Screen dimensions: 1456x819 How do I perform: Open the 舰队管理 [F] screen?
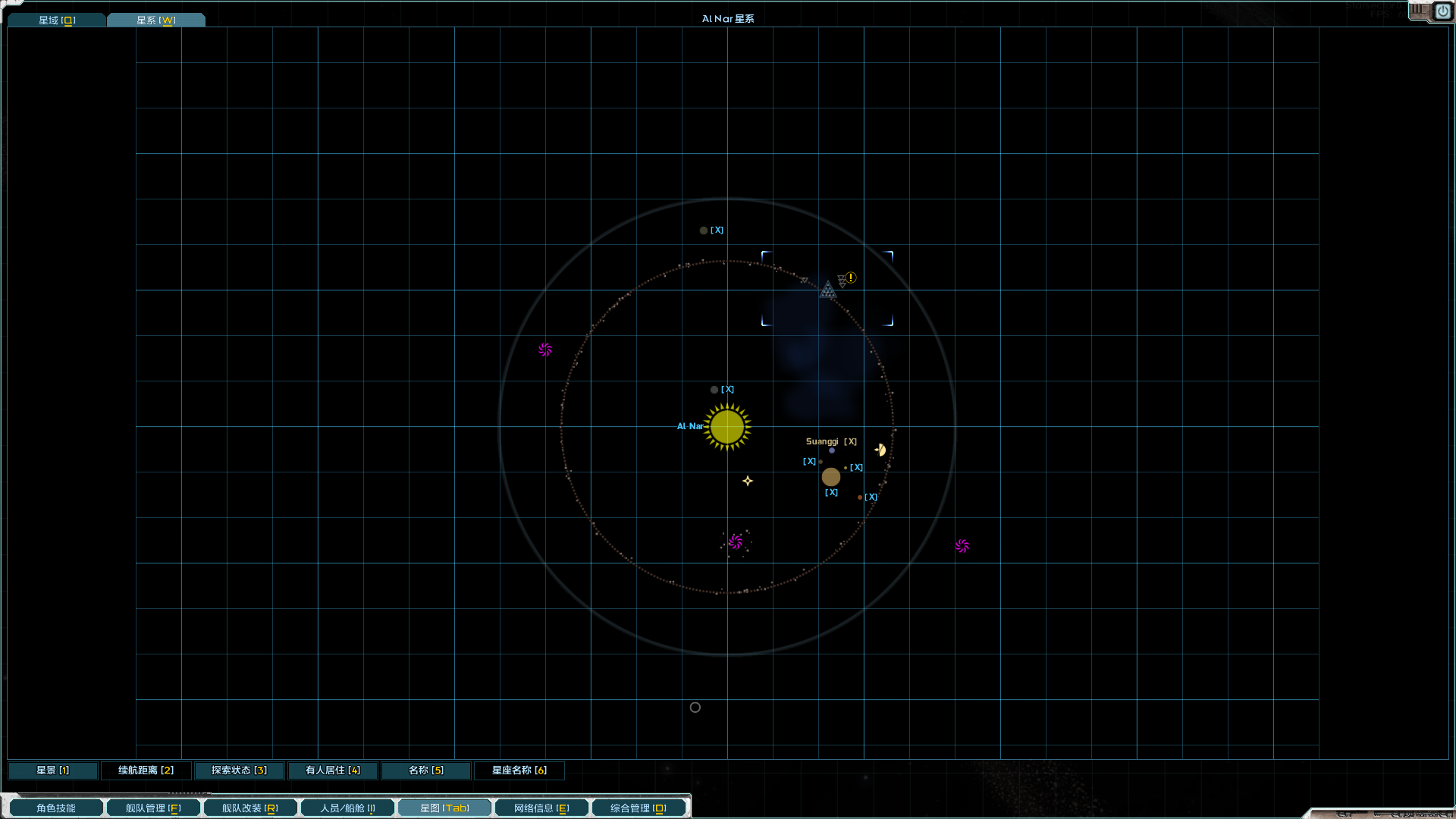coord(153,808)
